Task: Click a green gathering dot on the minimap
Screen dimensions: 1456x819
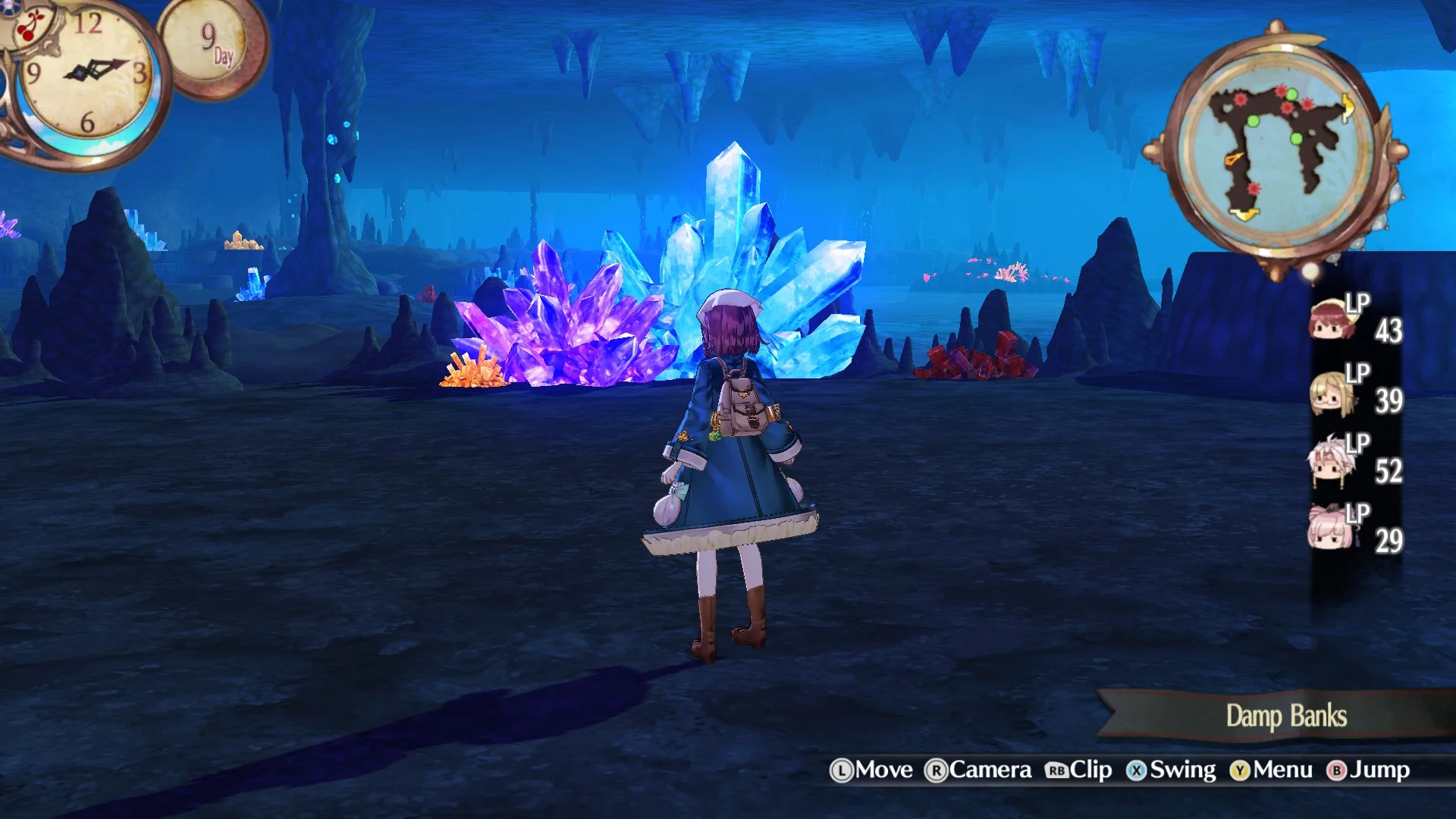Action: coord(1252,122)
